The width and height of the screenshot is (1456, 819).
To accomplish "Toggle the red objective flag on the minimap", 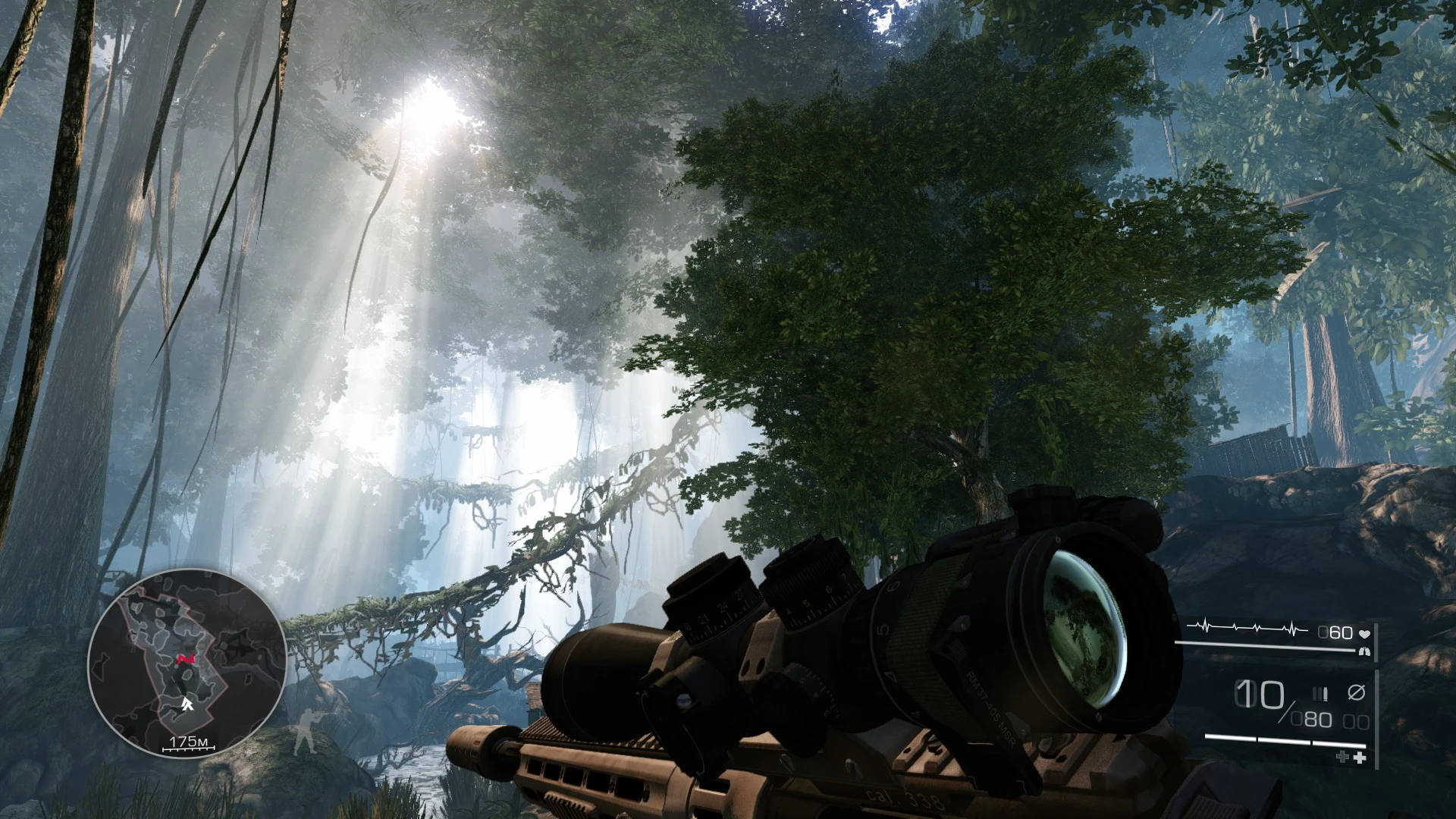I will (186, 659).
